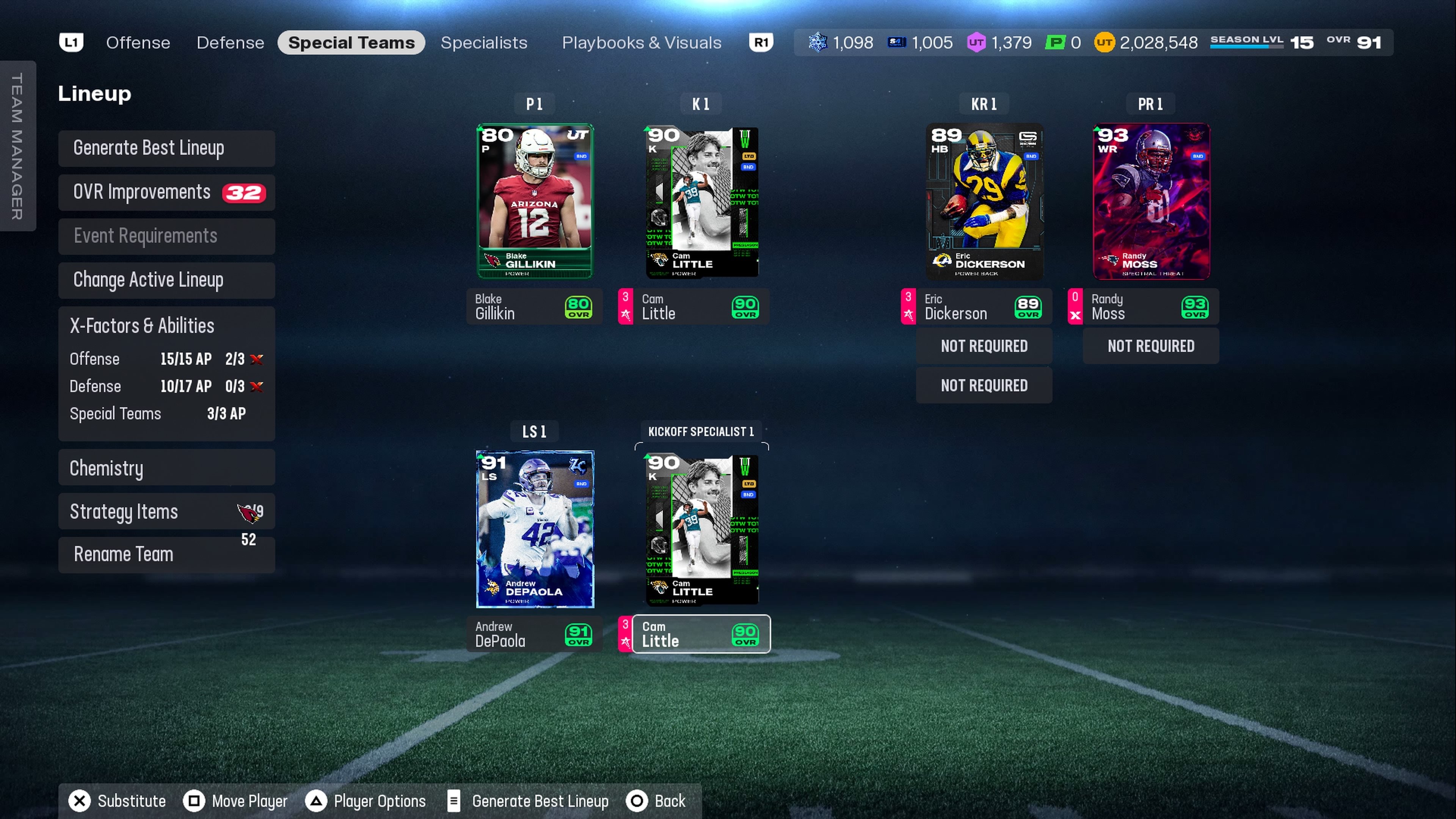Open the Team Manager side tab
This screenshot has width=1456, height=819.
[17, 146]
